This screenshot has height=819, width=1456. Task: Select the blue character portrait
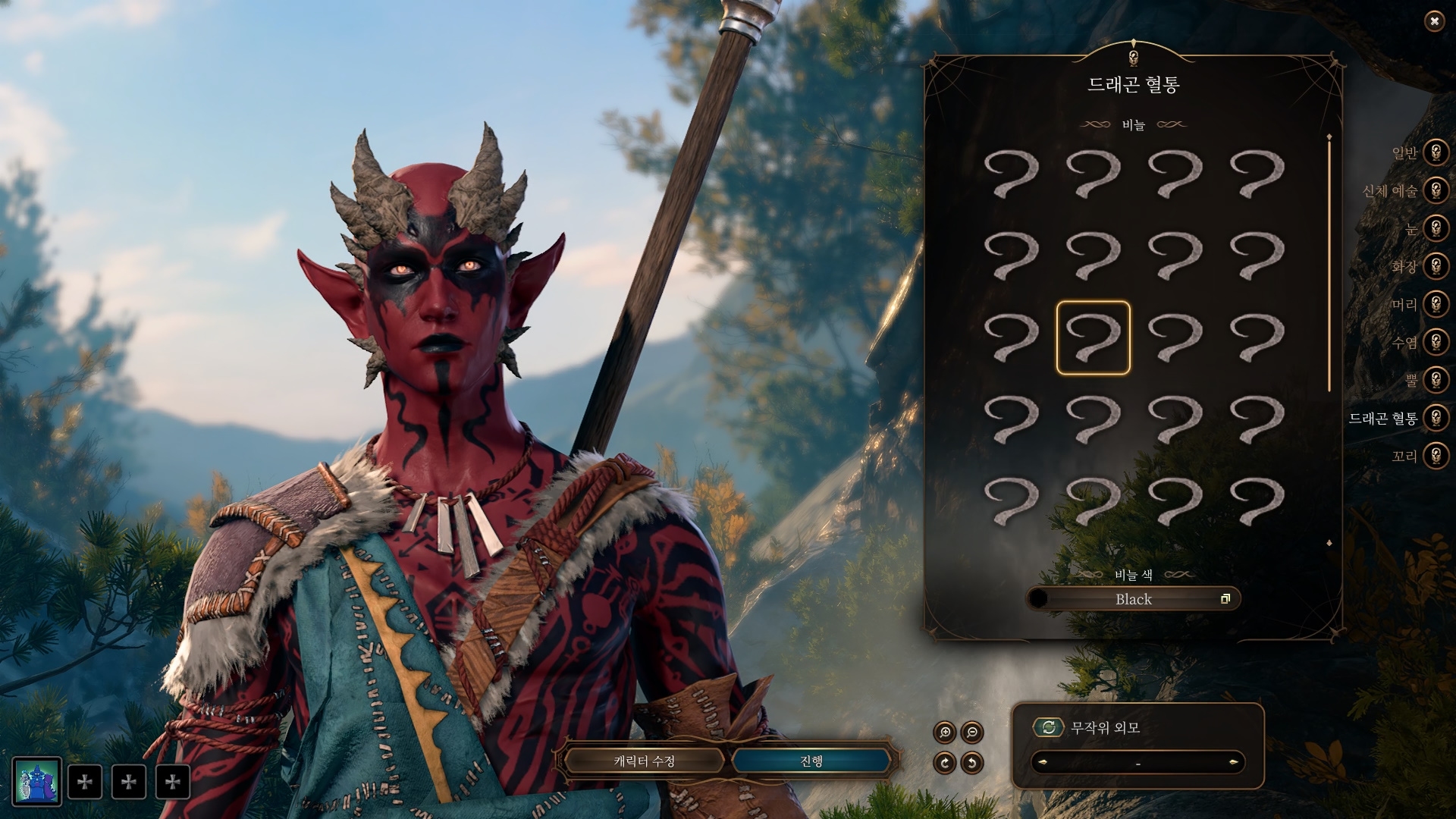(36, 782)
